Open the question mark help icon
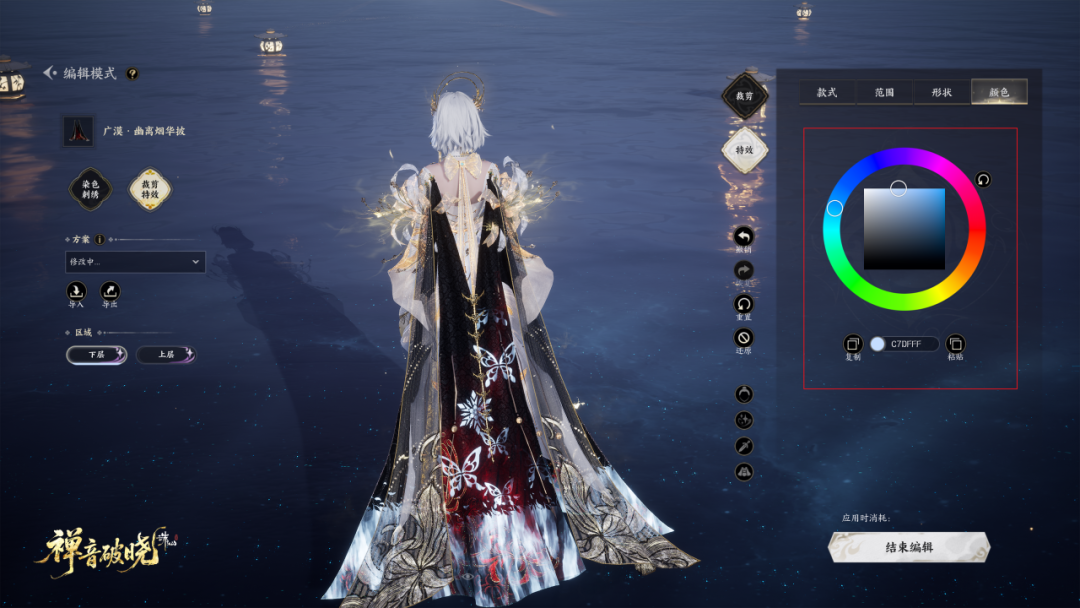The width and height of the screenshot is (1080, 608). point(132,73)
